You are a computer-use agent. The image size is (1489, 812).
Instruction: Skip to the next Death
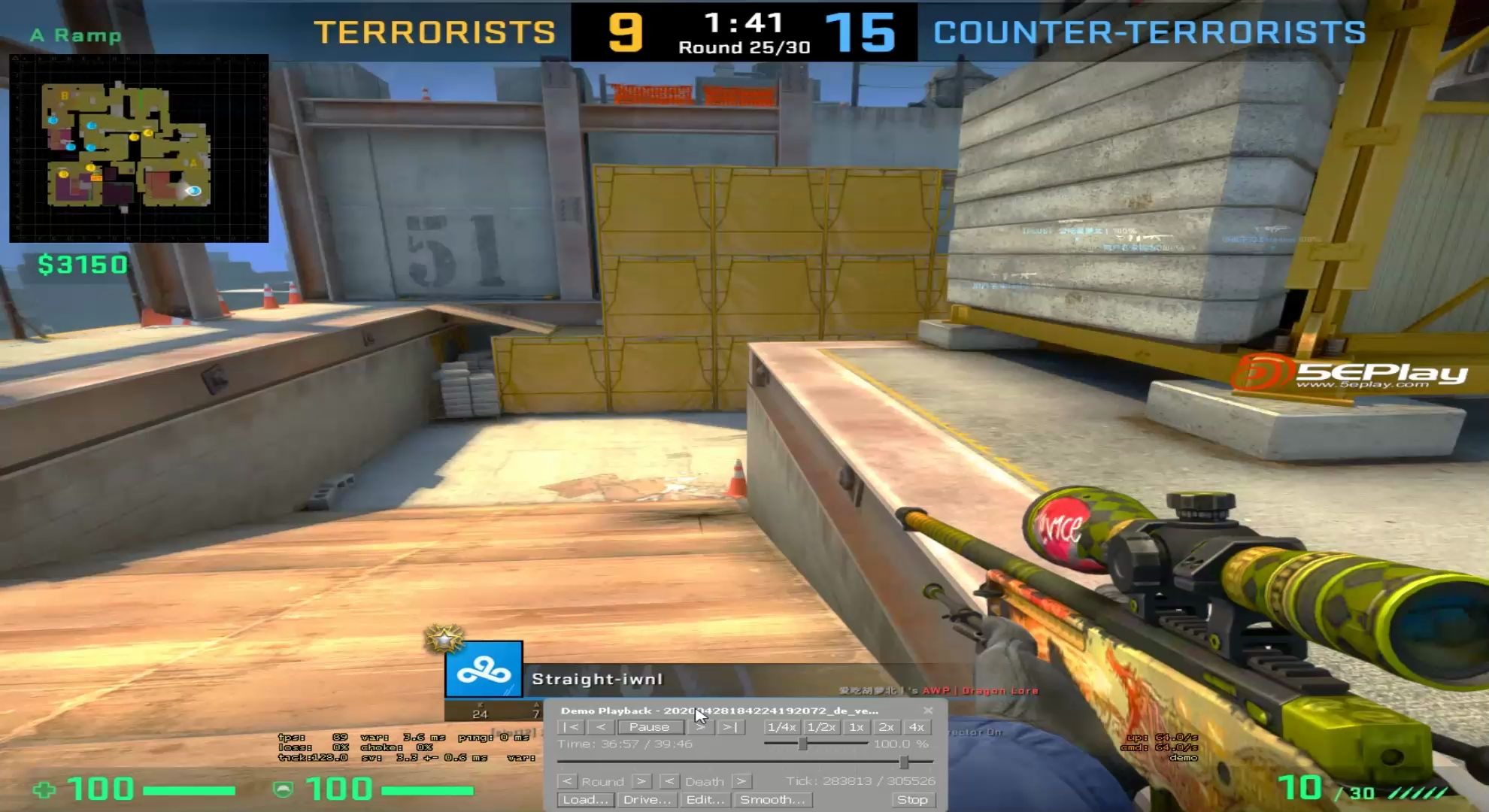(x=743, y=781)
